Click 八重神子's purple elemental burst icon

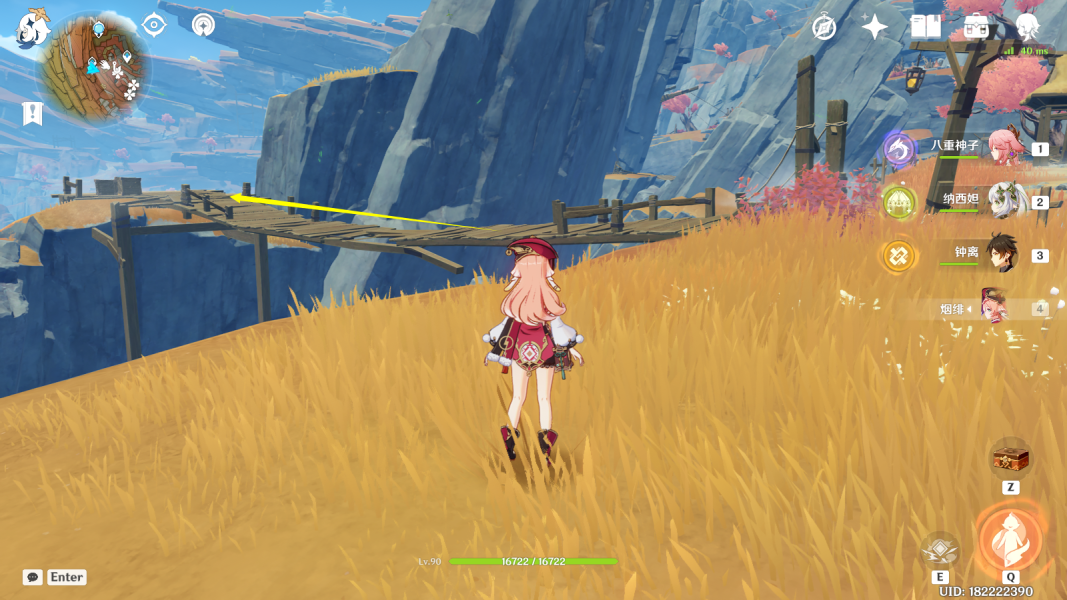click(899, 149)
